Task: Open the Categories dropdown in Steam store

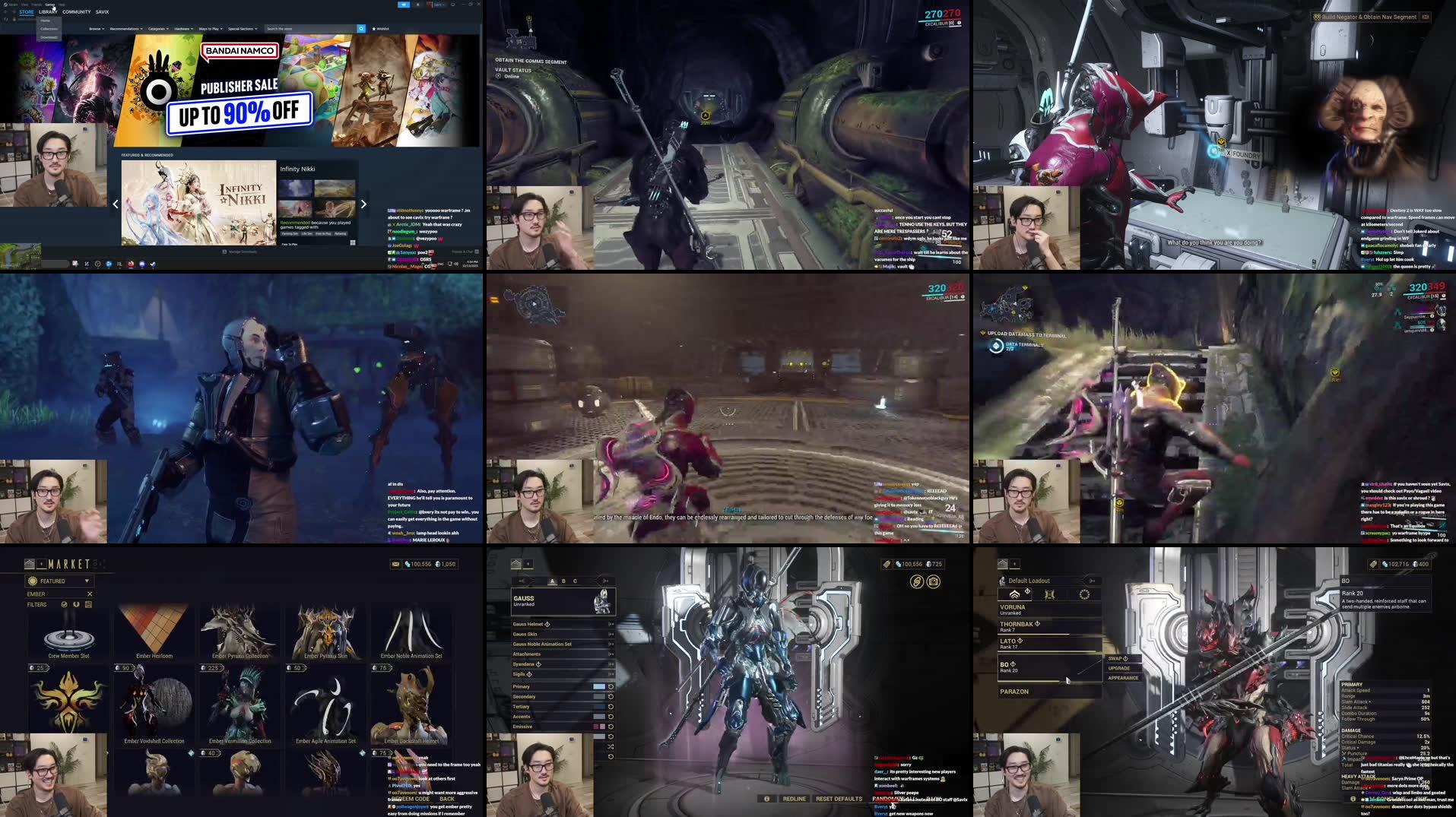Action: click(x=157, y=29)
